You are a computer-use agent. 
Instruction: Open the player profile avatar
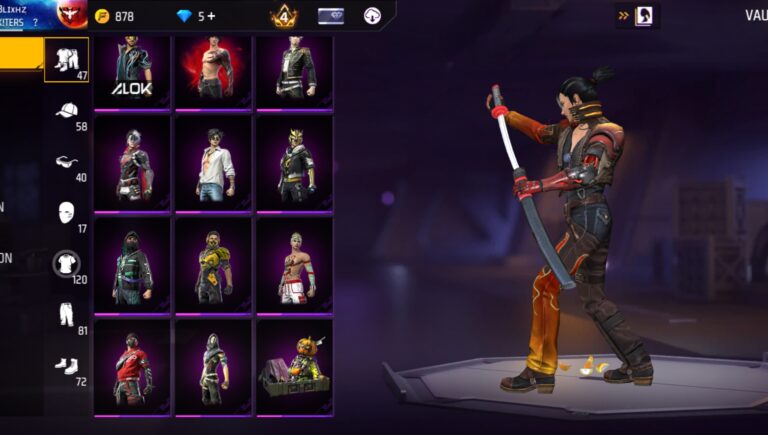(x=72, y=14)
